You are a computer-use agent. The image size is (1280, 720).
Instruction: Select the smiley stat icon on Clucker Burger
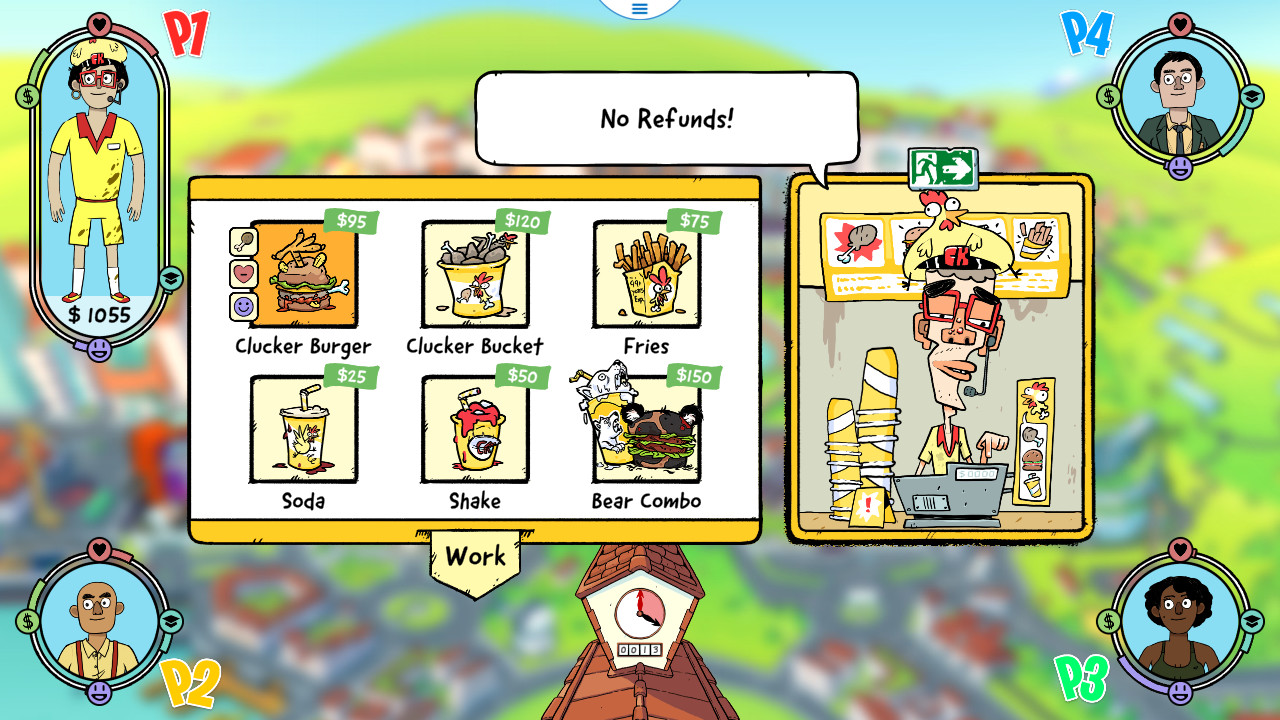tap(243, 307)
